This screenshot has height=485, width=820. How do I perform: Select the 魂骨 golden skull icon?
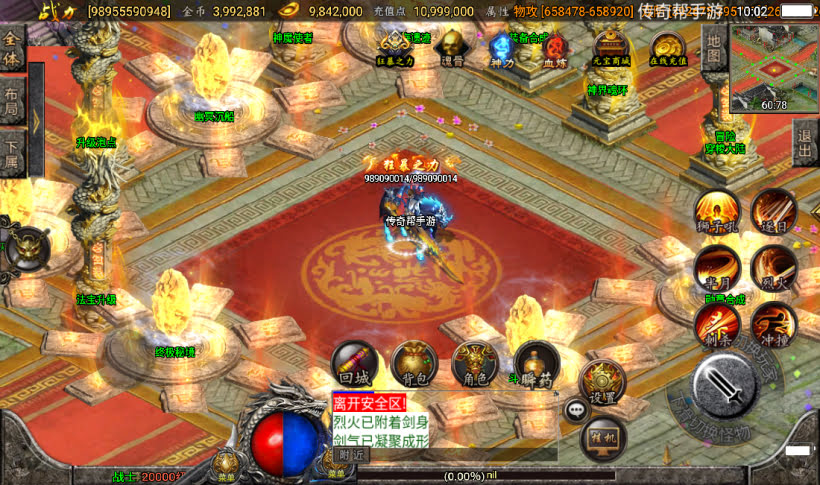click(x=451, y=47)
